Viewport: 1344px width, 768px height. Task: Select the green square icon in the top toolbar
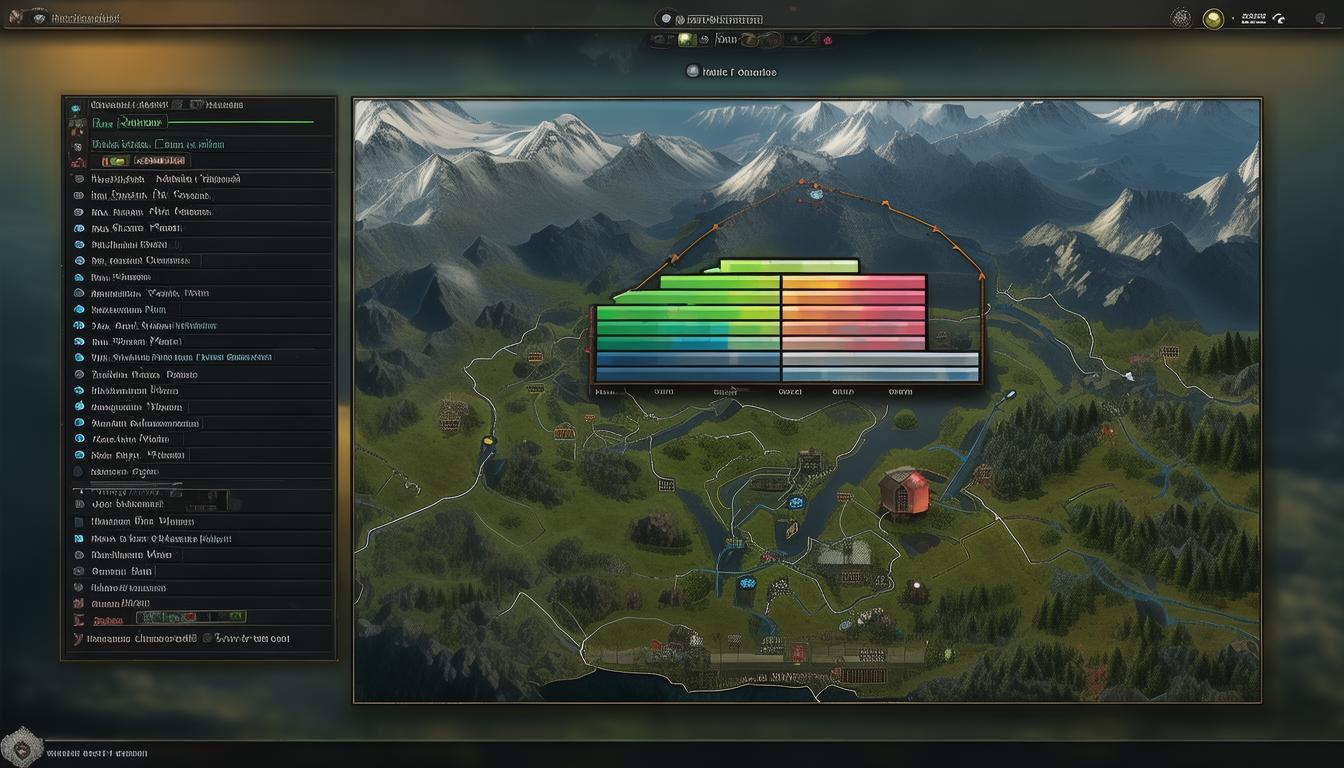(x=686, y=40)
